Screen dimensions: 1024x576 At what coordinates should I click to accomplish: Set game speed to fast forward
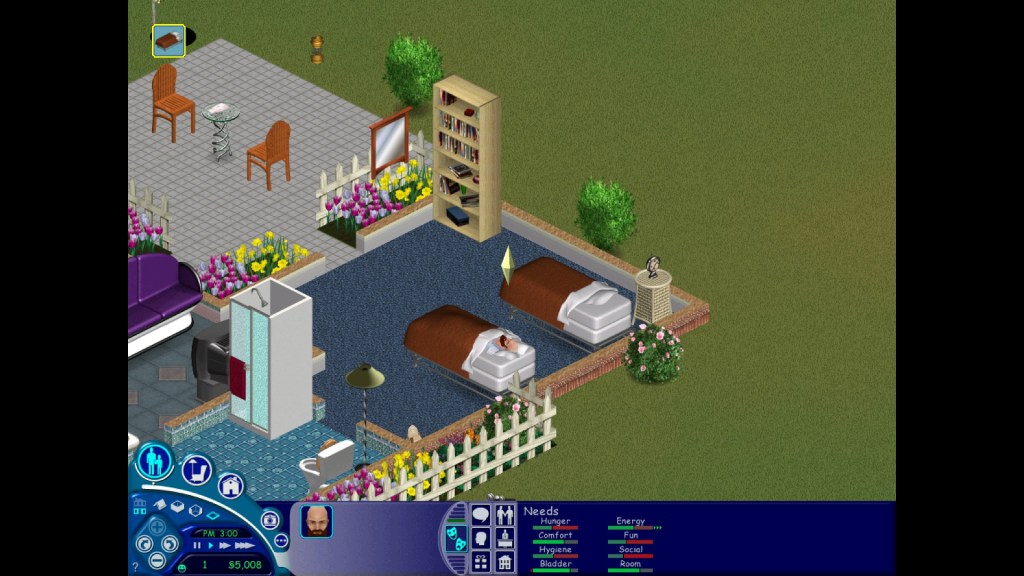tap(225, 546)
